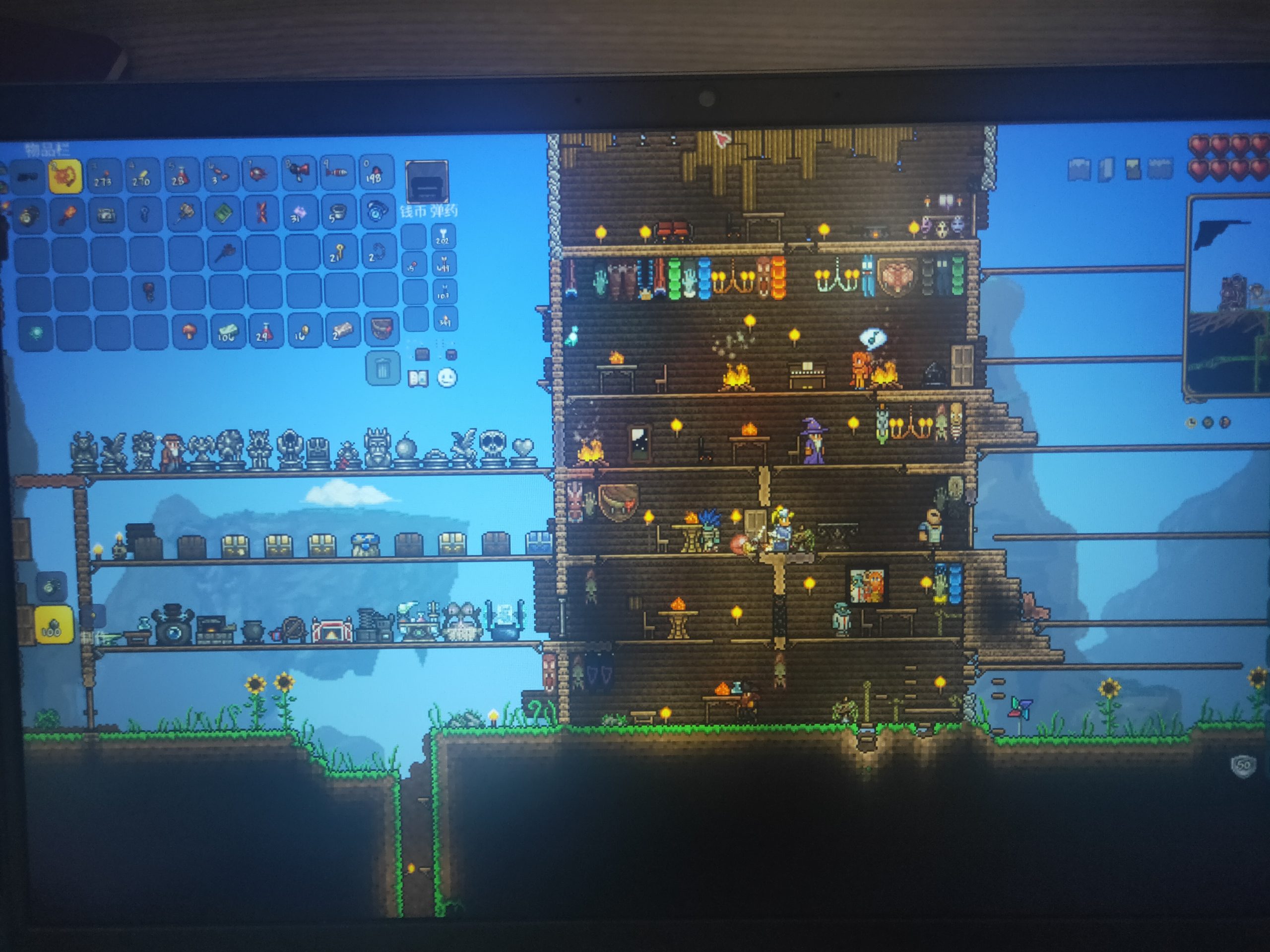Screen dimensions: 1270x952
Task: Select the ammo slot with 499 arrows
Action: point(444,264)
